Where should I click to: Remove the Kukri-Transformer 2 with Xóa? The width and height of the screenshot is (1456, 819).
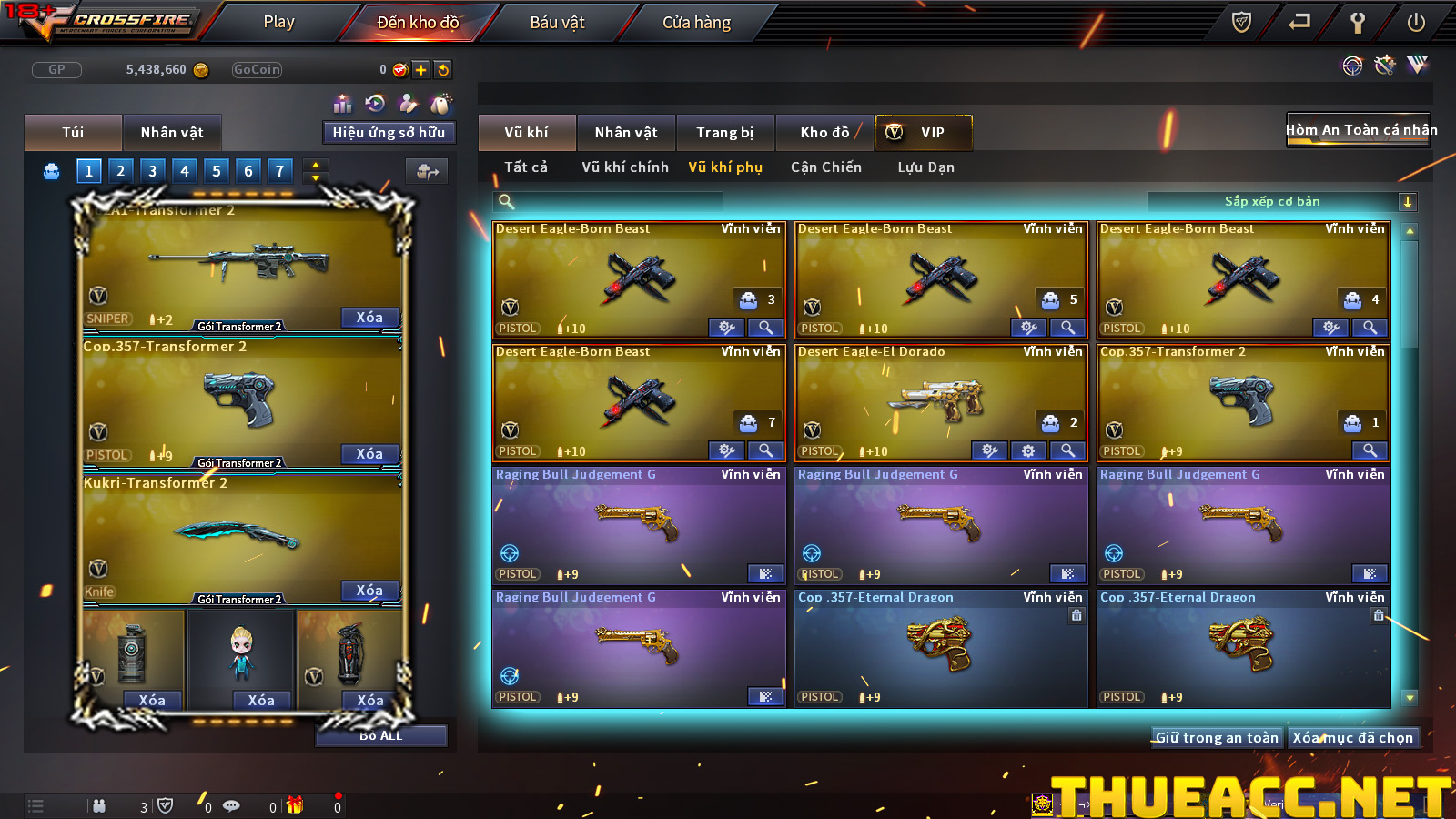(x=369, y=591)
